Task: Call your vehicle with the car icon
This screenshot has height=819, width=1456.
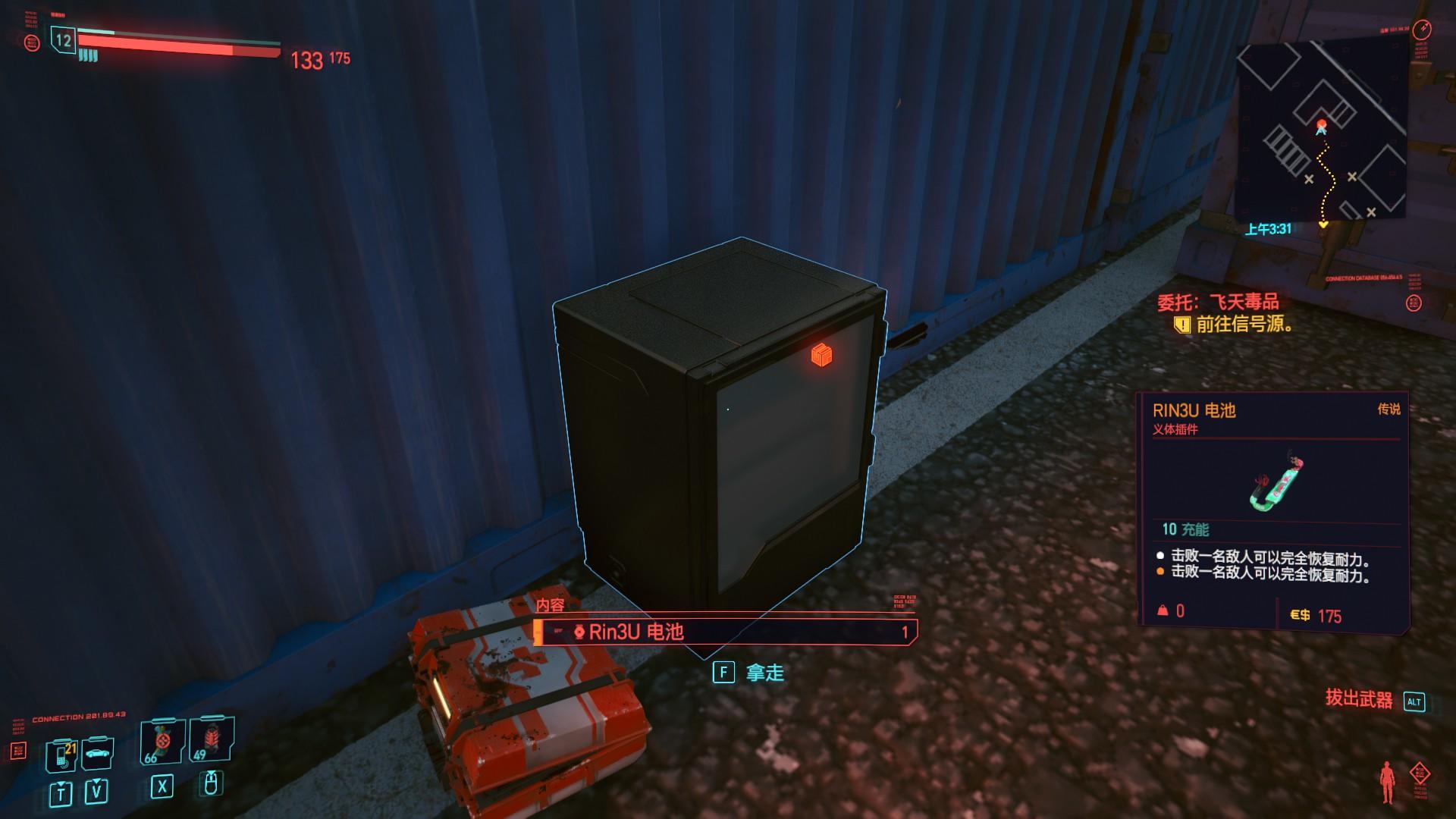Action: [x=97, y=753]
